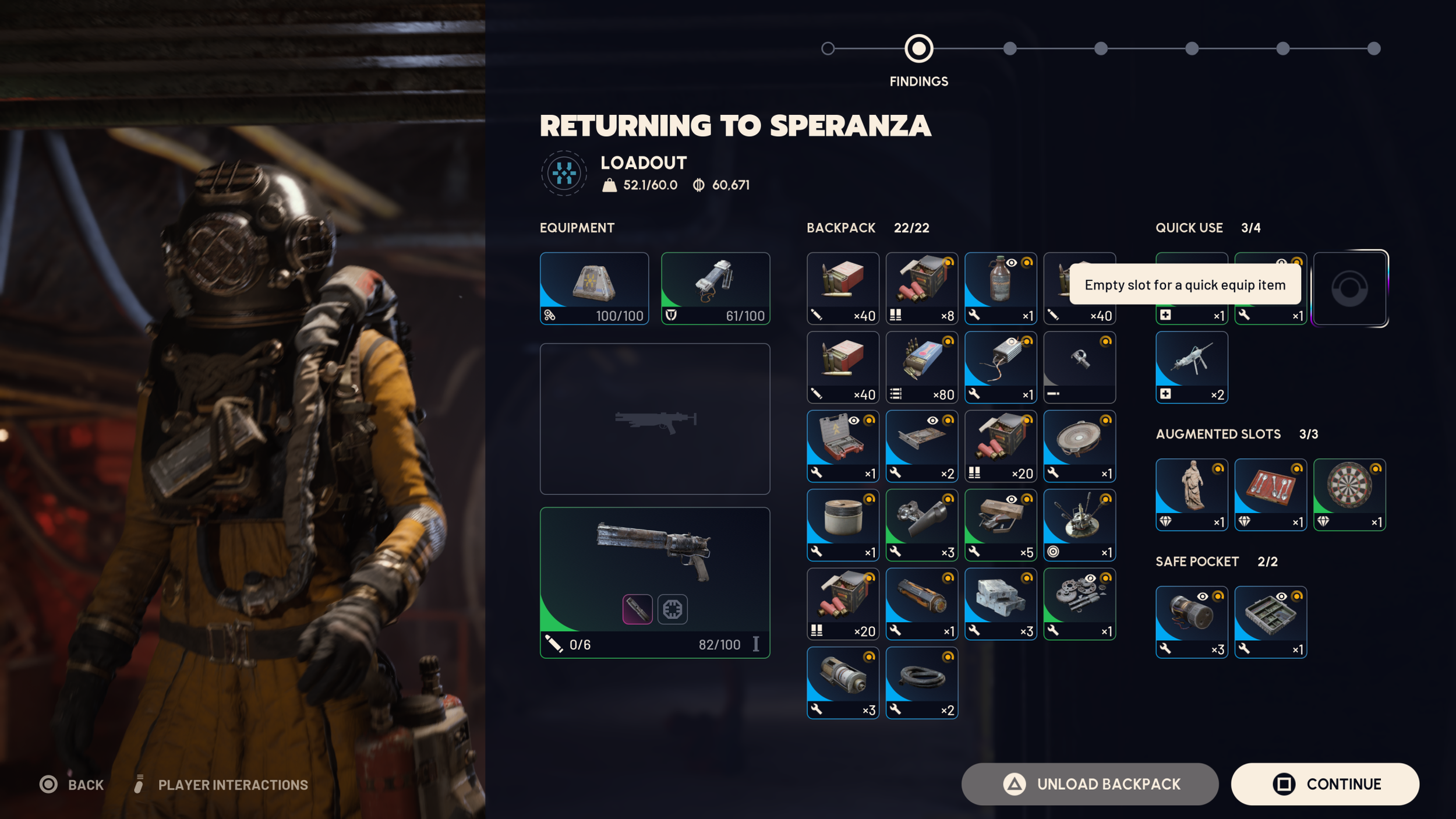The height and width of the screenshot is (819, 1456).
Task: Select the active Findings progress step
Action: [918, 48]
